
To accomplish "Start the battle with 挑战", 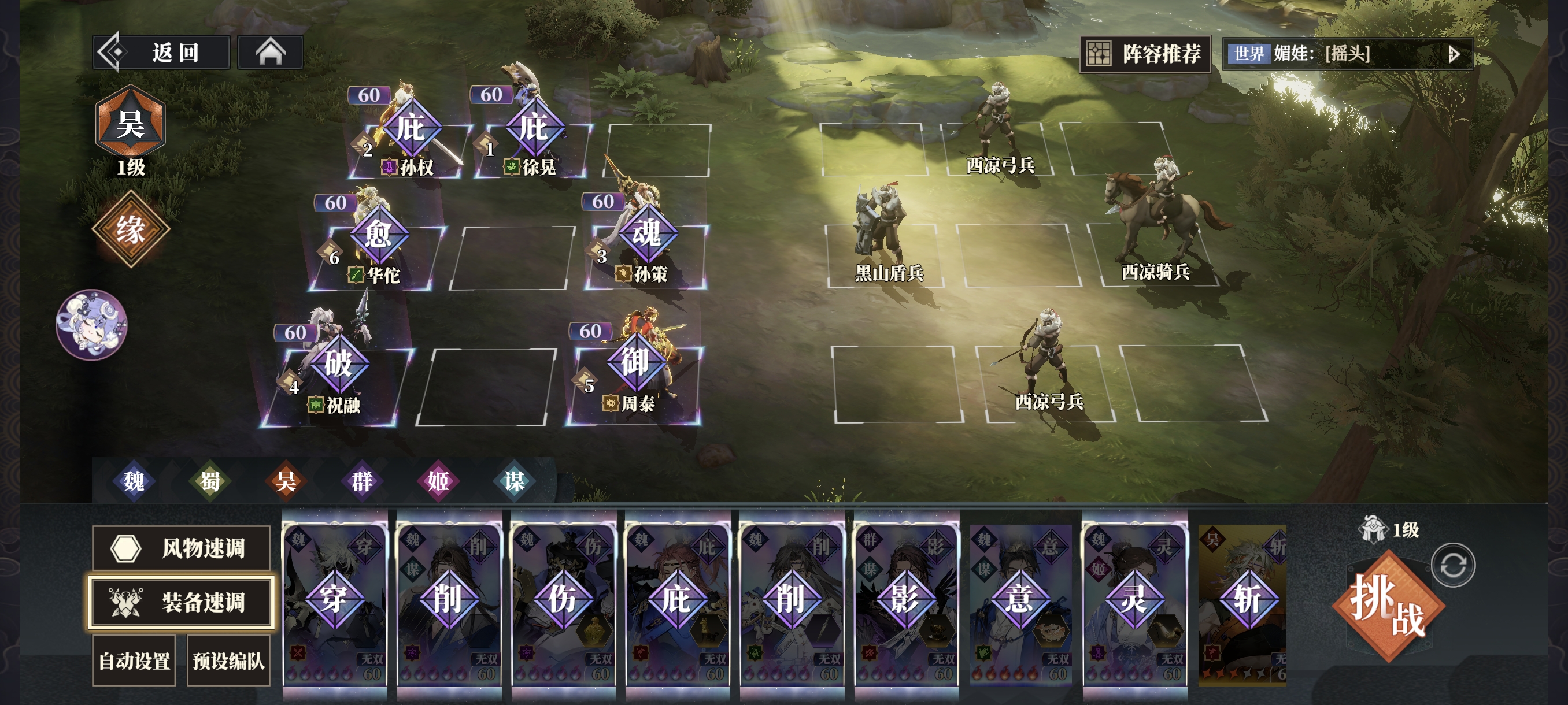I will point(1388,606).
